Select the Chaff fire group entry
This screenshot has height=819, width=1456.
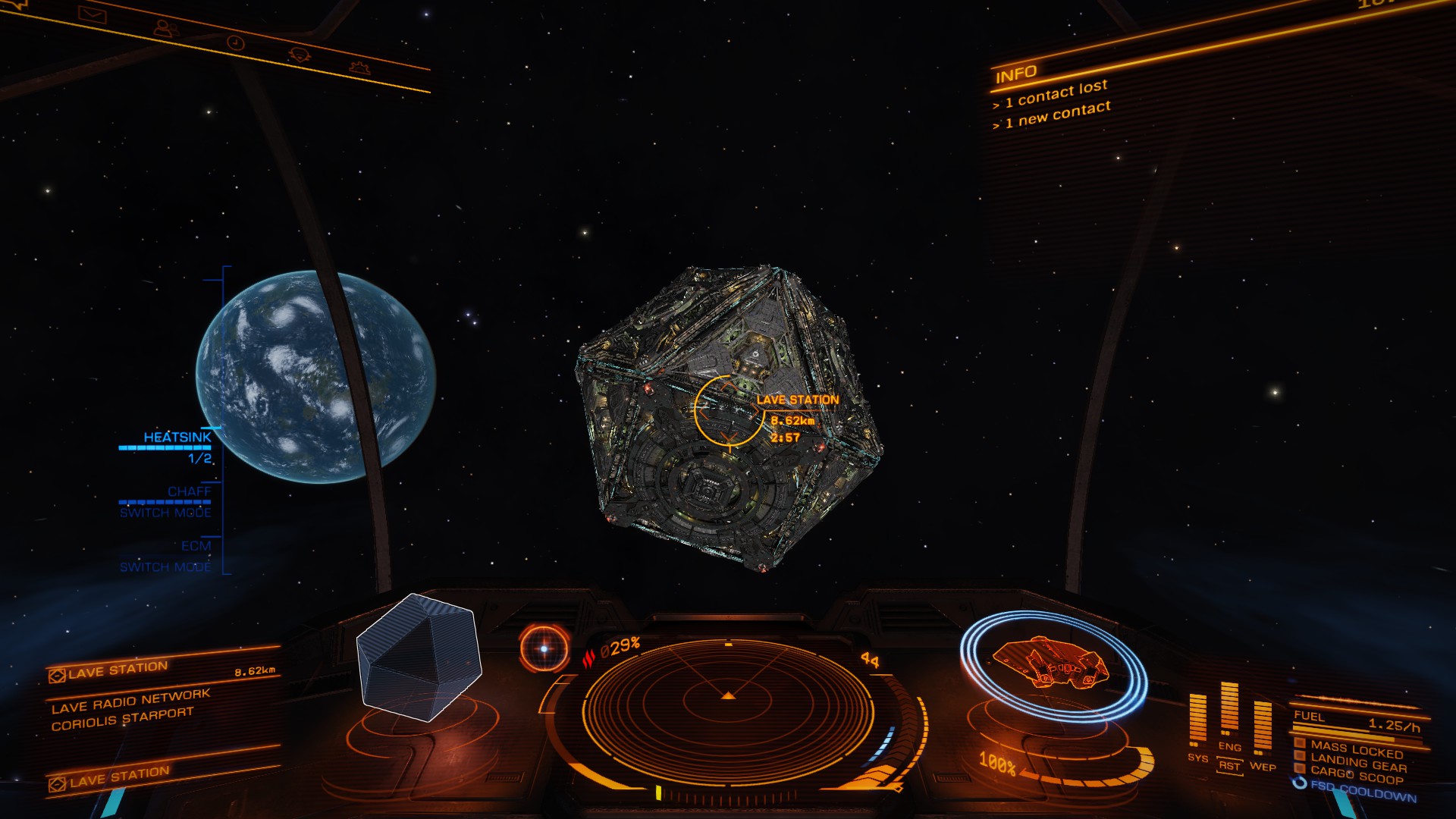189,491
